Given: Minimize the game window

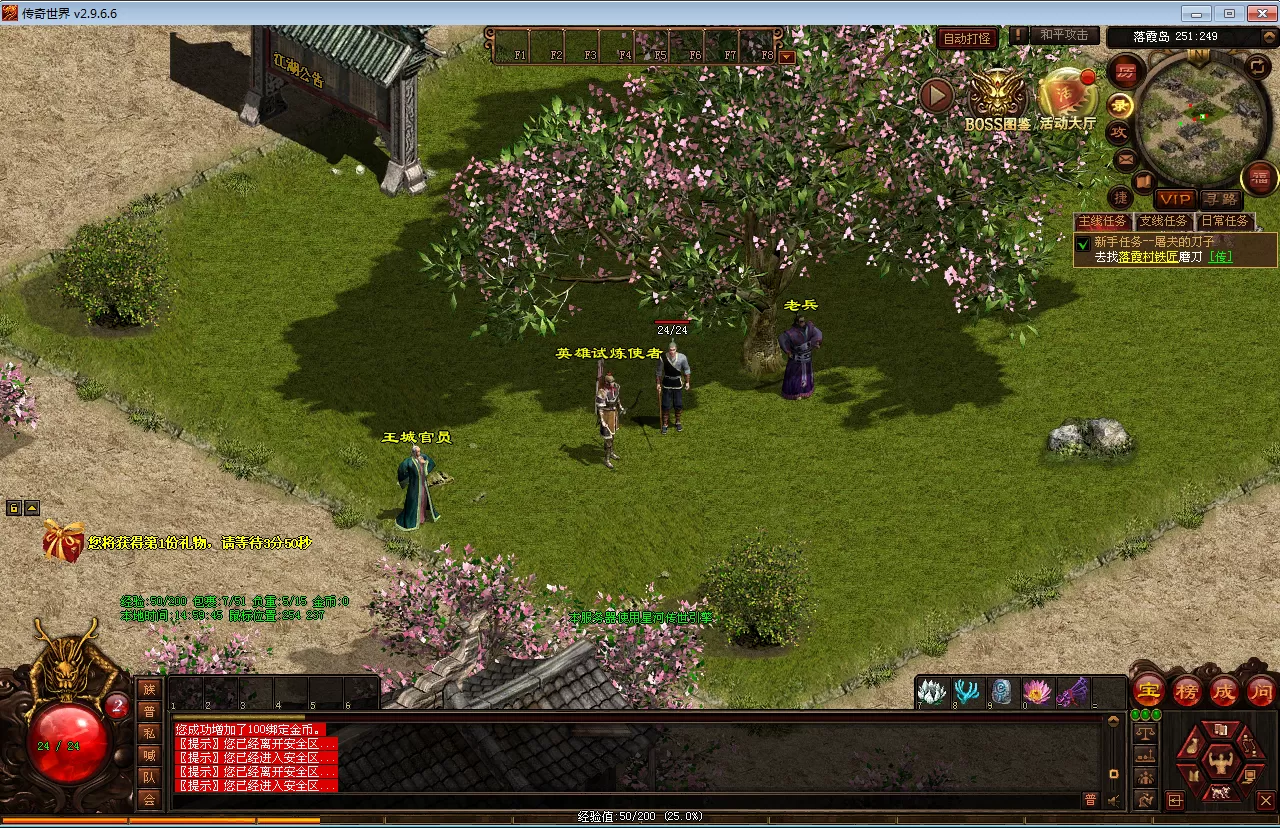Looking at the screenshot, I should (1196, 13).
